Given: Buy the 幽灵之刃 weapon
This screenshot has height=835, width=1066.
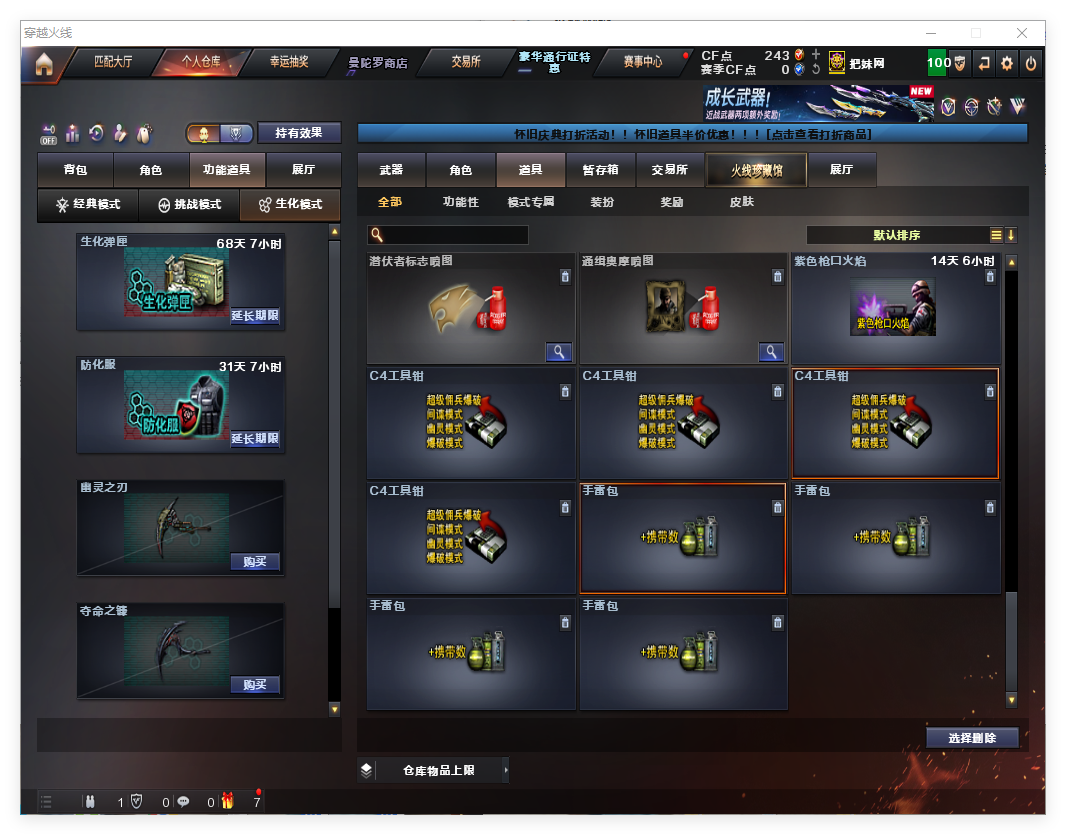Looking at the screenshot, I should click(x=255, y=562).
